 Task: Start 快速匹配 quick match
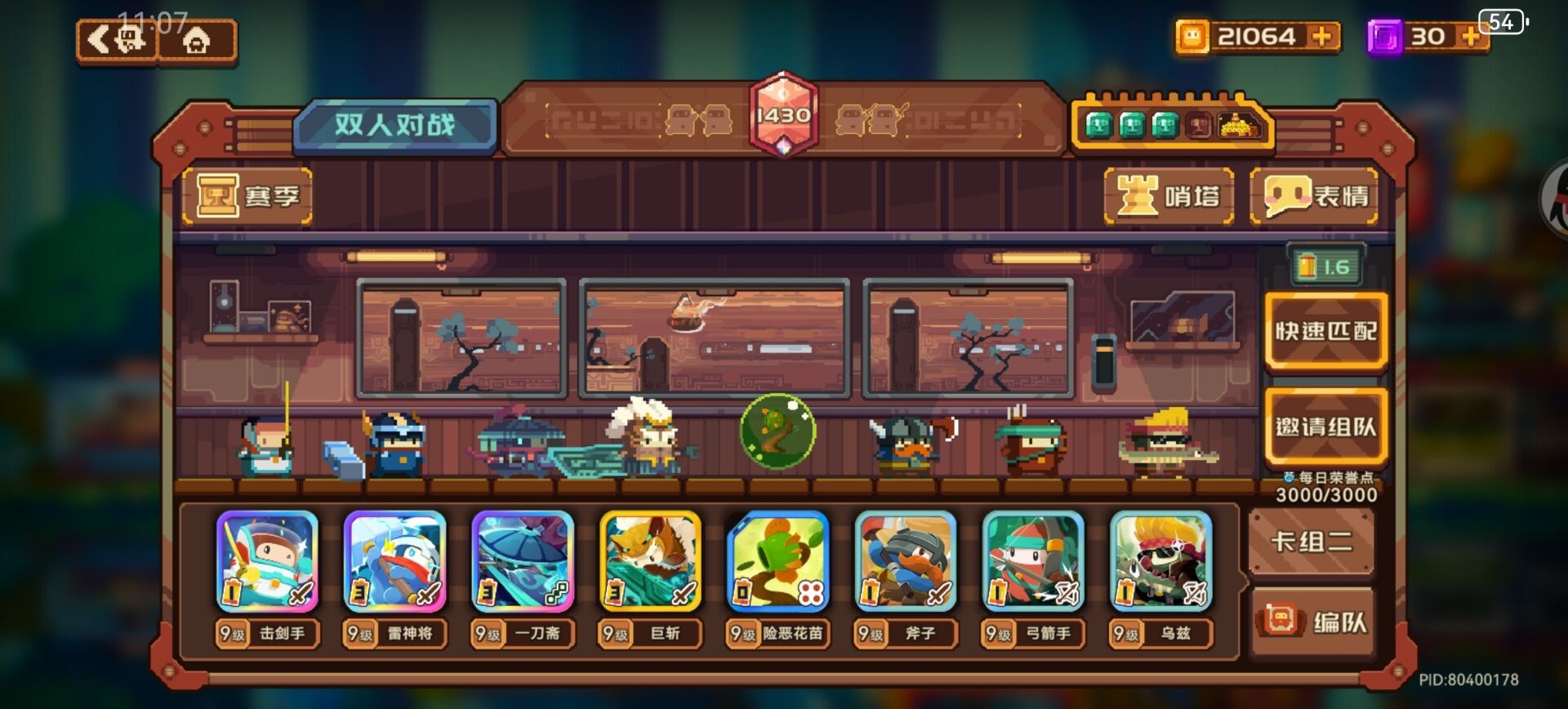point(1325,331)
